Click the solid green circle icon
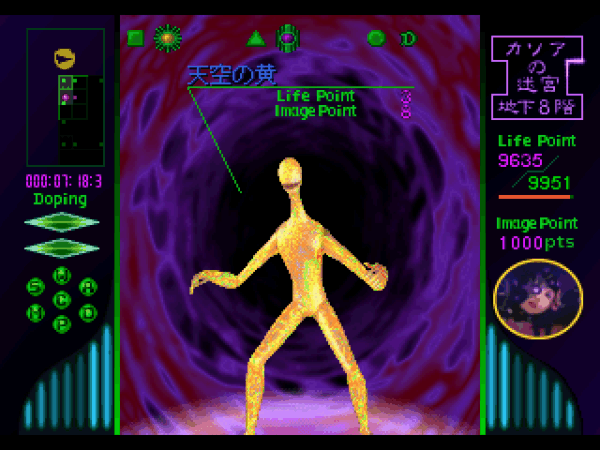The width and height of the screenshot is (600, 450). pyautogui.click(x=376, y=39)
